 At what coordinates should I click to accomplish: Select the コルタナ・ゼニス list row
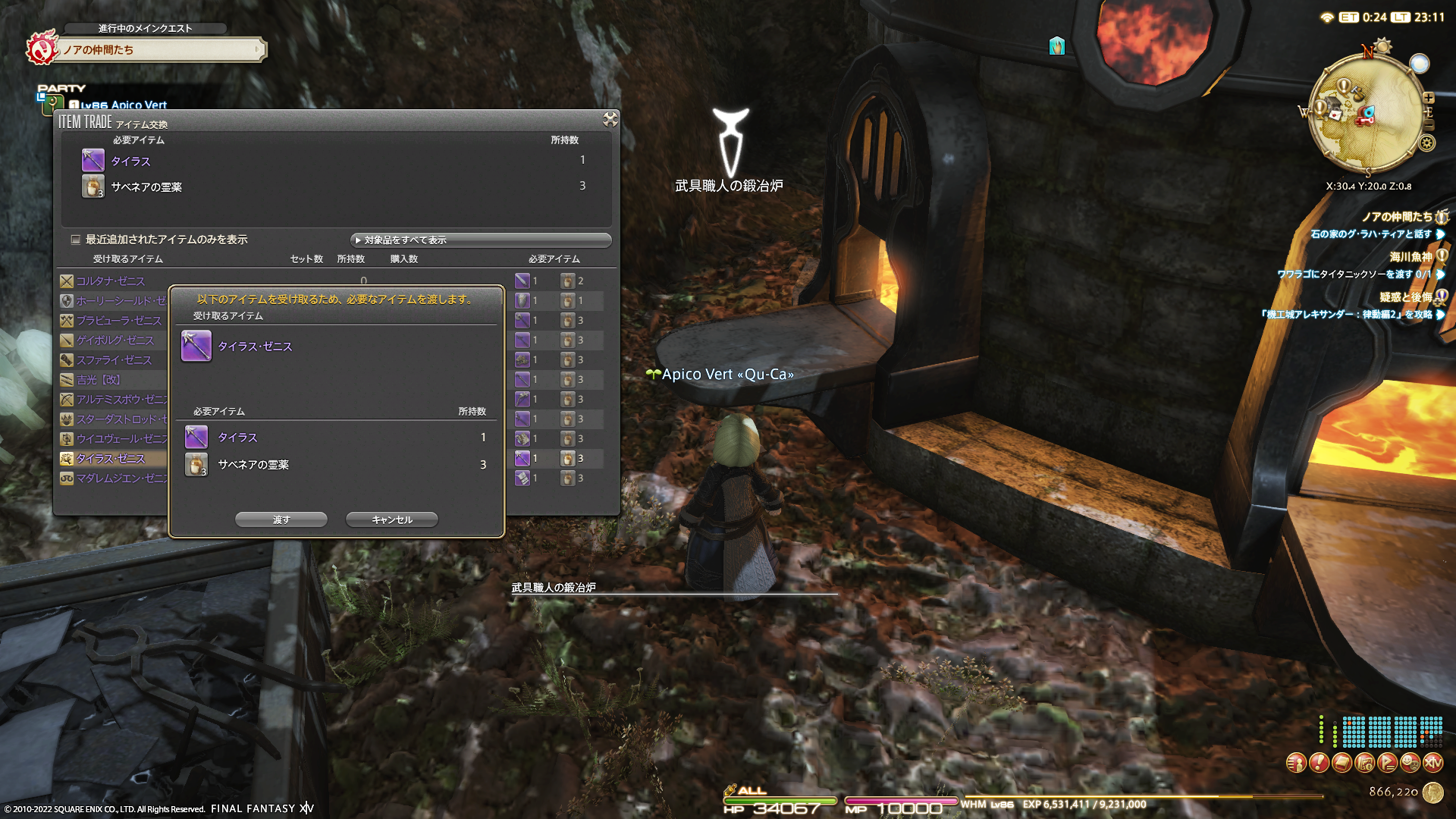tap(110, 281)
